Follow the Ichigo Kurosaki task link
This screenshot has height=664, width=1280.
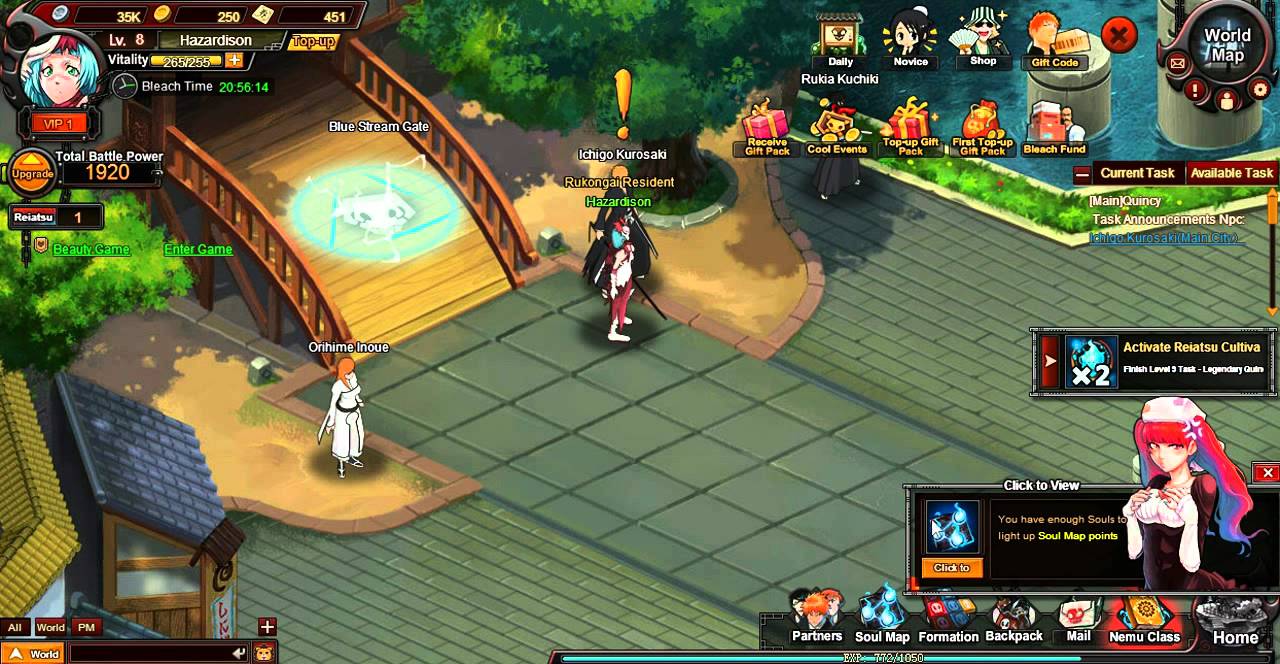point(1164,238)
